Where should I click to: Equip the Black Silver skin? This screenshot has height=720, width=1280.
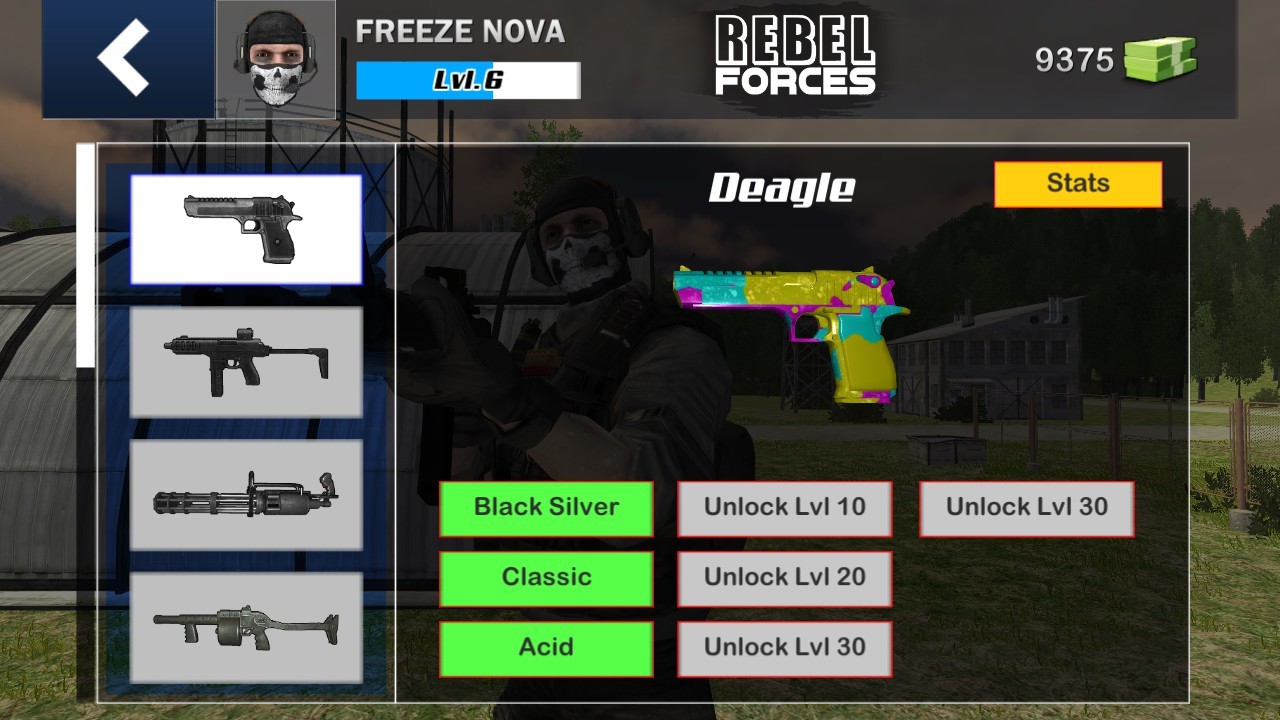[x=547, y=508]
